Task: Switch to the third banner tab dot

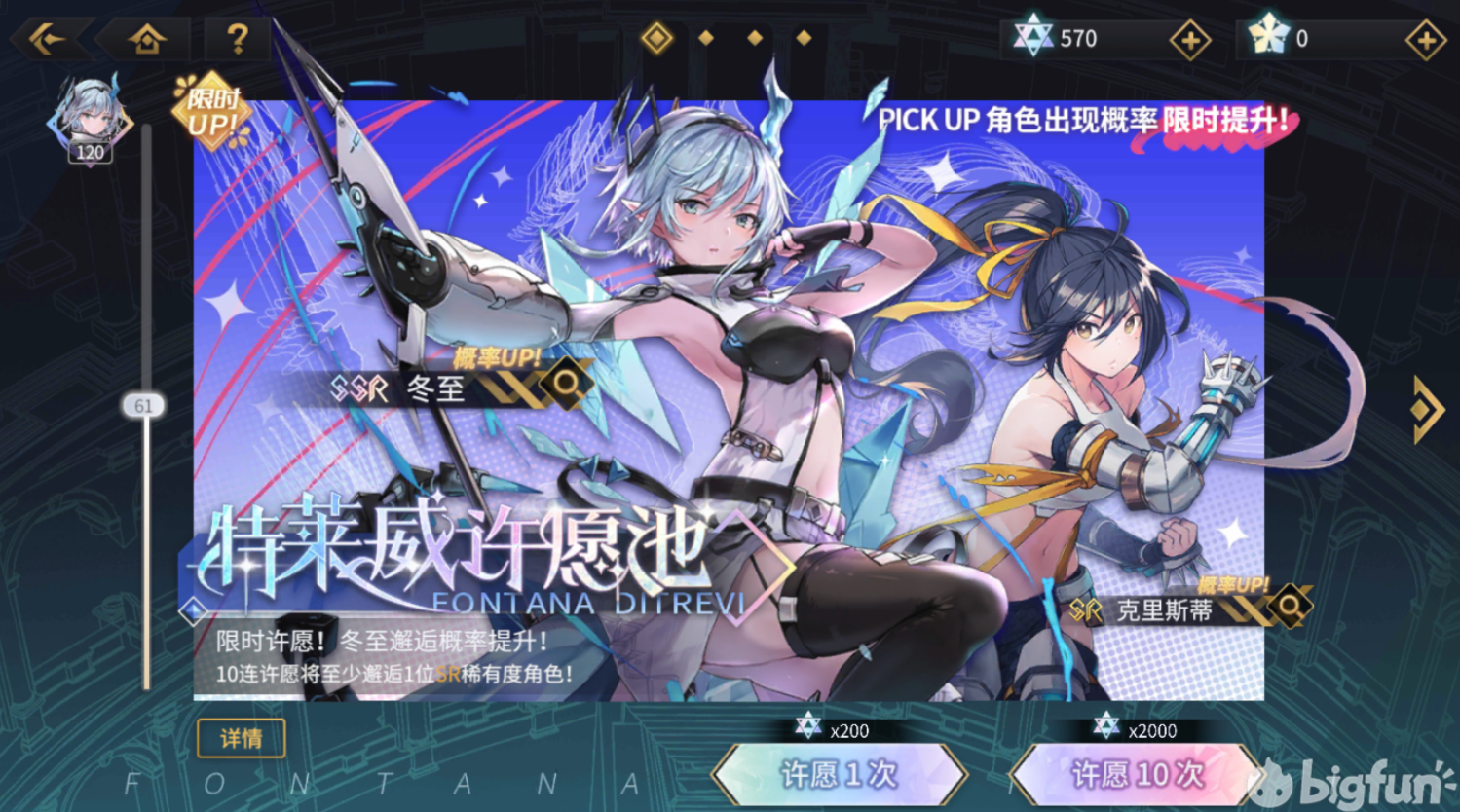Action: (755, 37)
